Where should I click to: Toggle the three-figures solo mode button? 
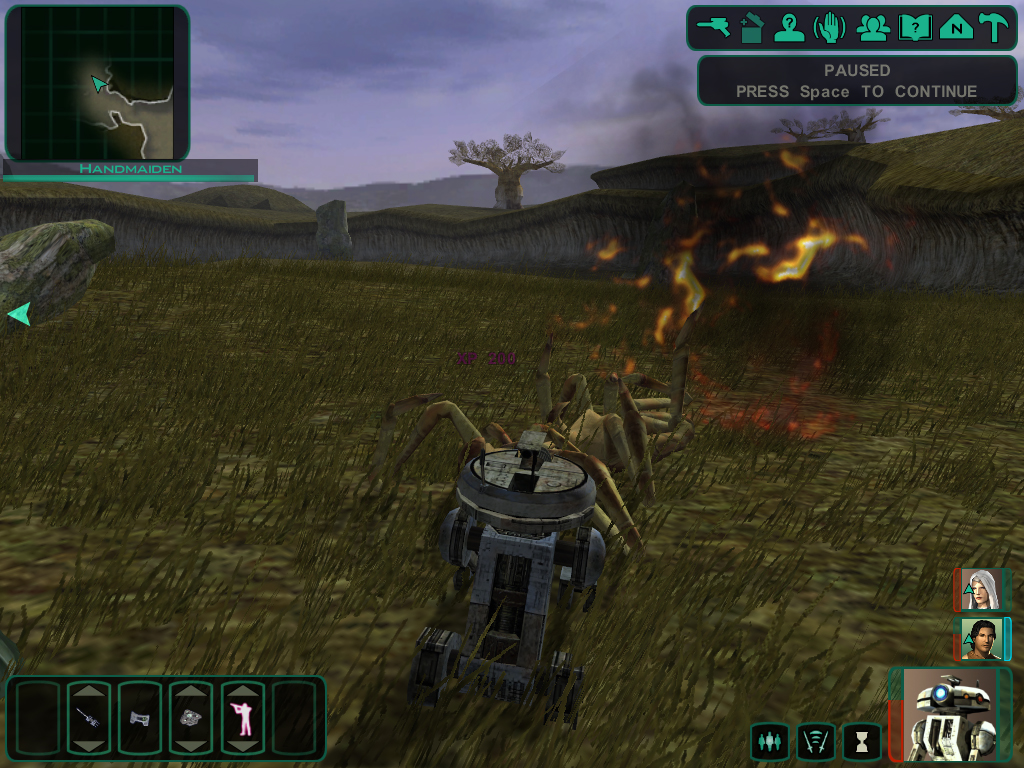[x=769, y=741]
